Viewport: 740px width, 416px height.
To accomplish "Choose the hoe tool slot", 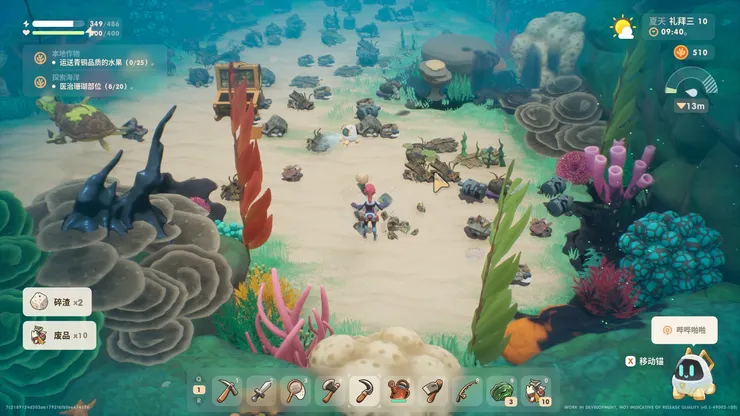I will click(x=433, y=389).
